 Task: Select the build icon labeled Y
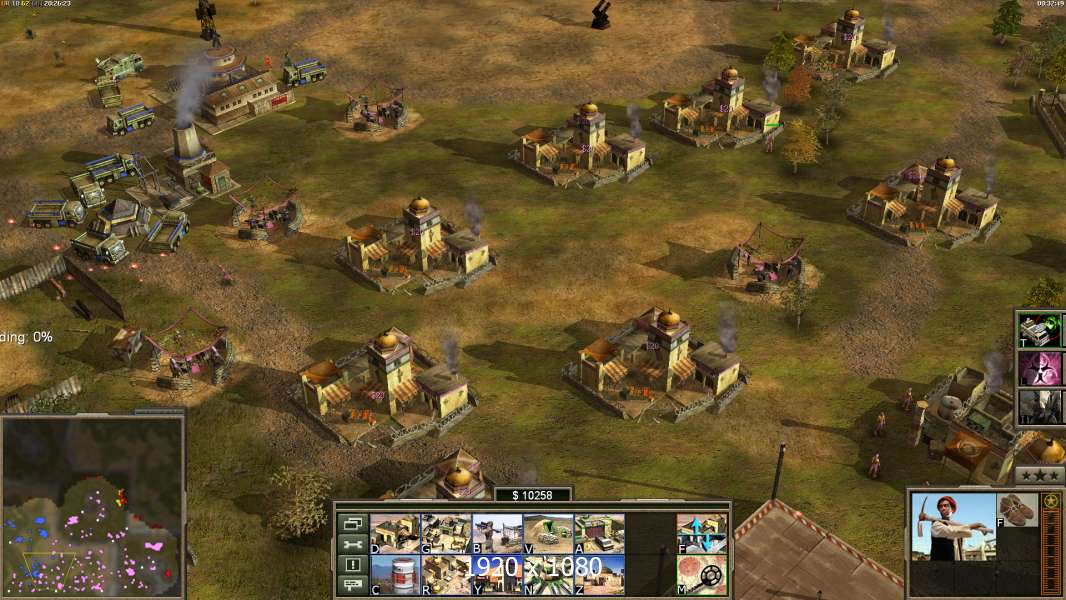coord(496,575)
